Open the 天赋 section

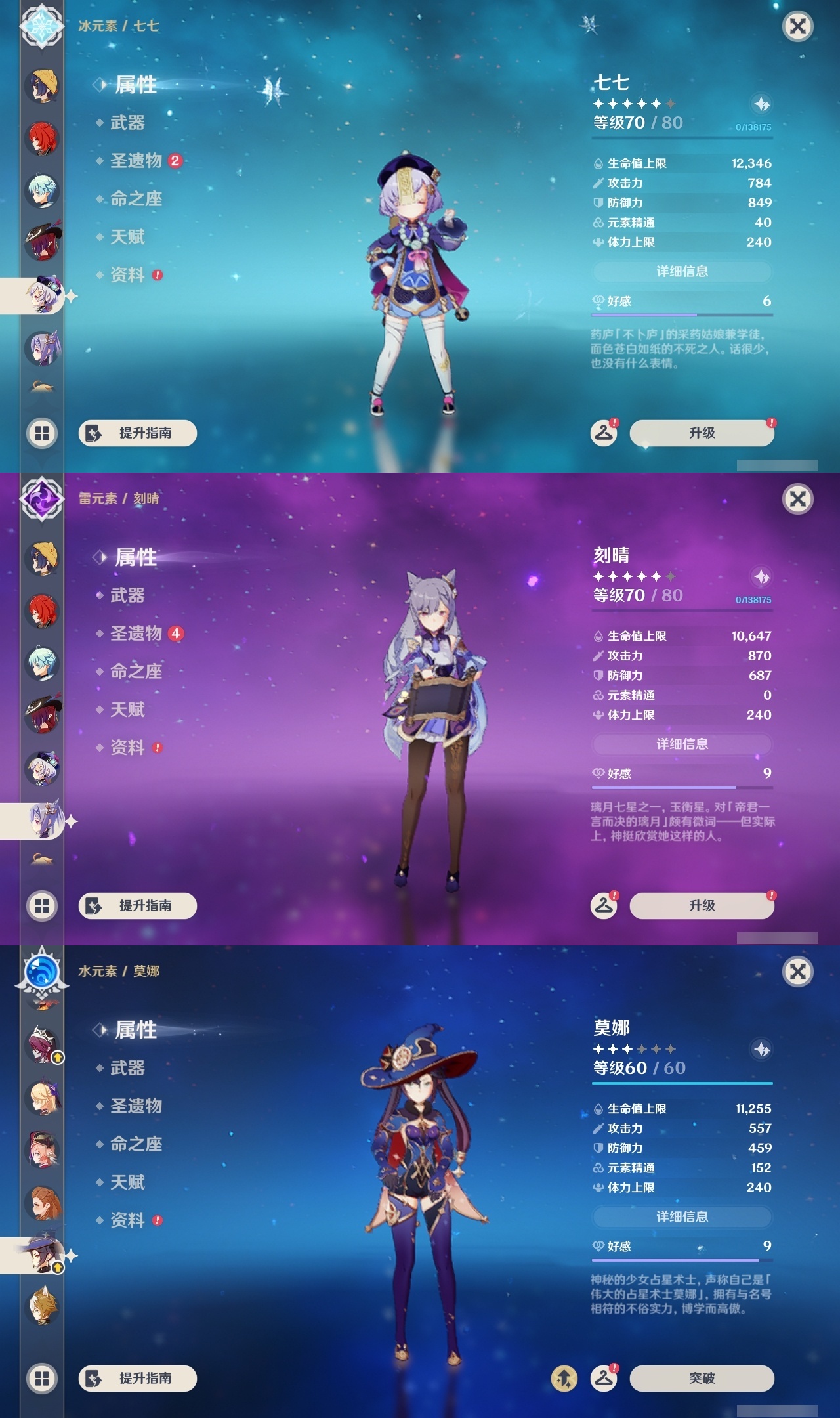pos(129,710)
